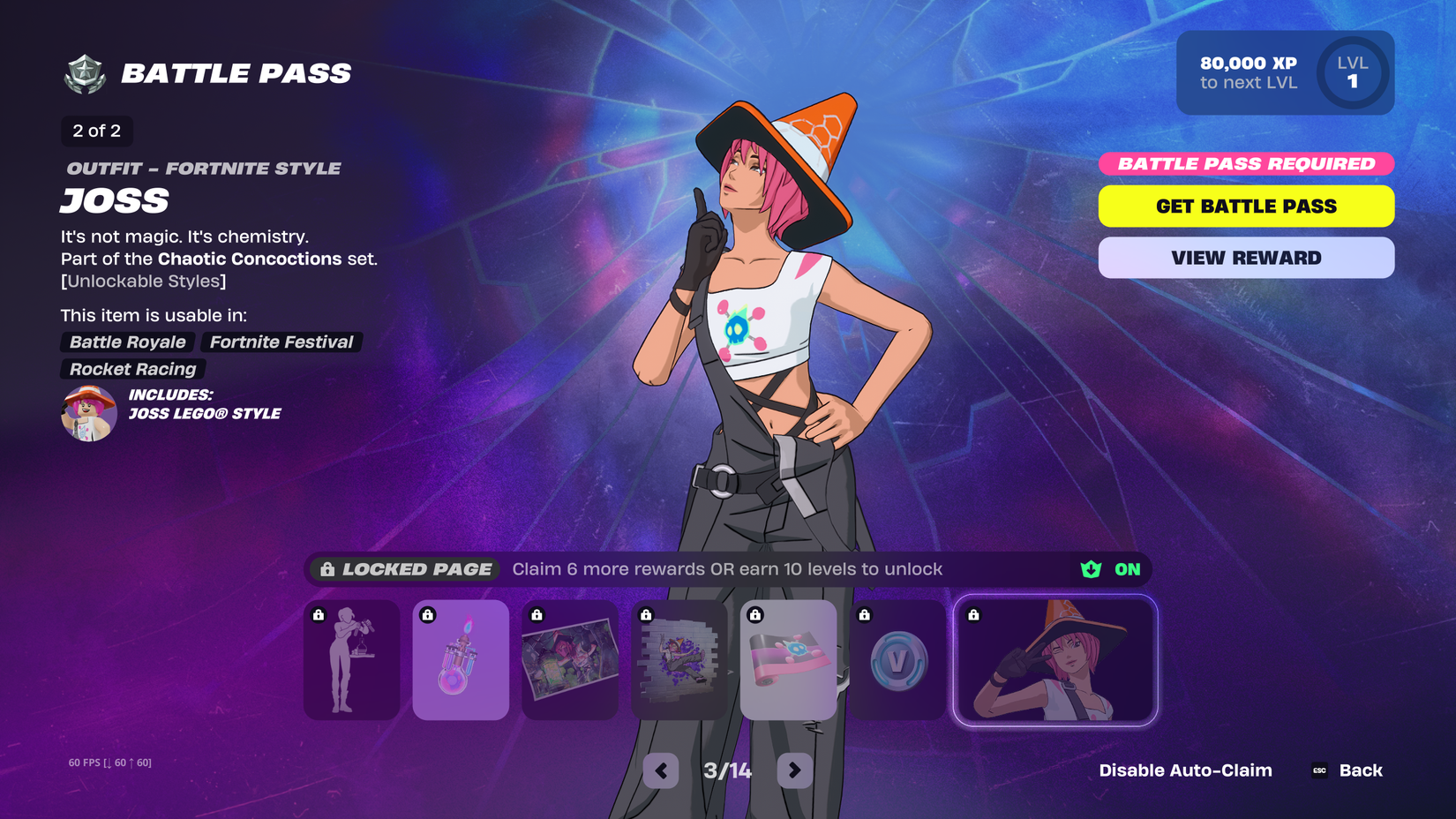Click the LEGO Joss style thumbnail icon

coord(88,412)
